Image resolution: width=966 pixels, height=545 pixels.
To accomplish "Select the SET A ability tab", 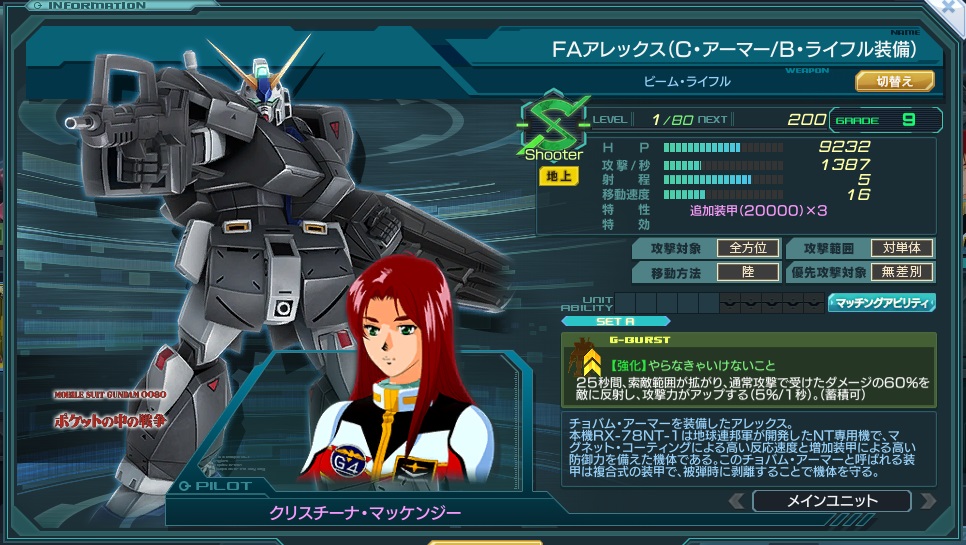I will click(615, 321).
